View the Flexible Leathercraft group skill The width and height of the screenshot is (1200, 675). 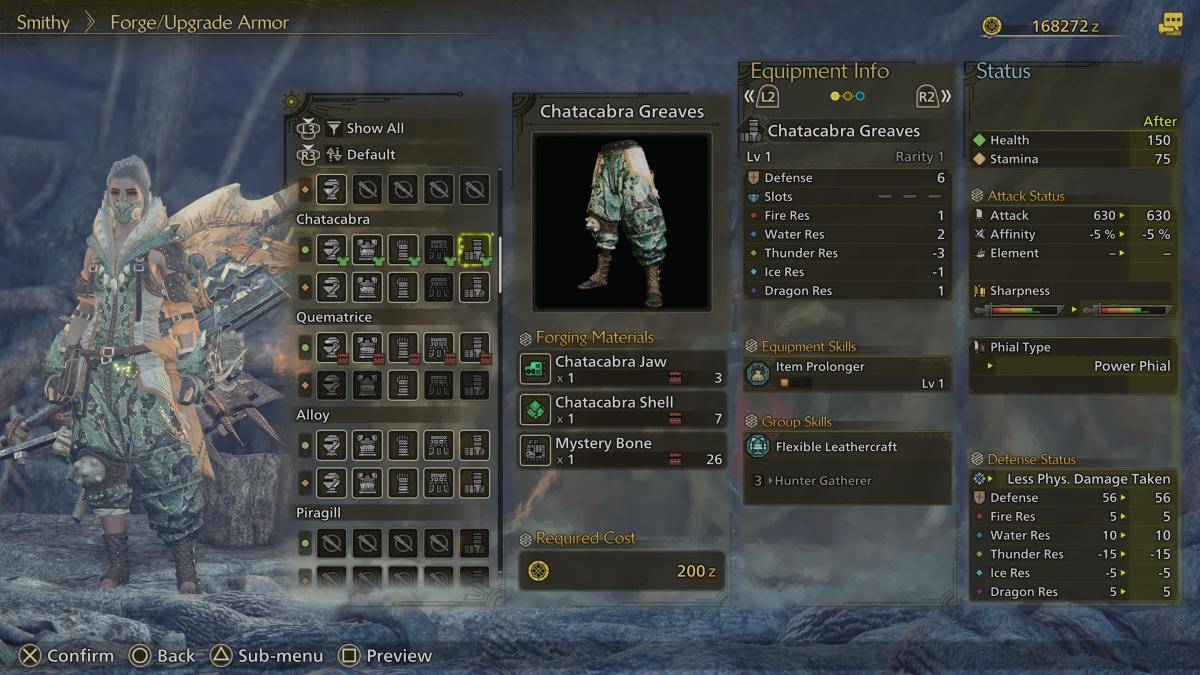(847, 447)
